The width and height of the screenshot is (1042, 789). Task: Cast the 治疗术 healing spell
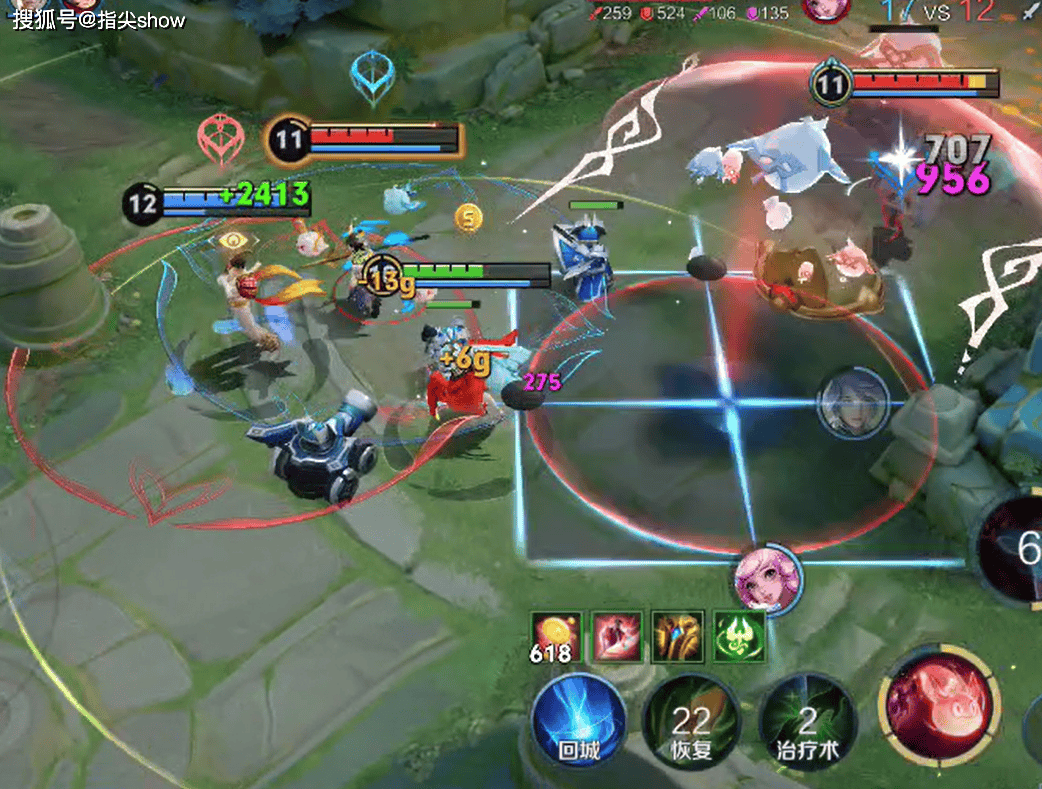point(805,722)
